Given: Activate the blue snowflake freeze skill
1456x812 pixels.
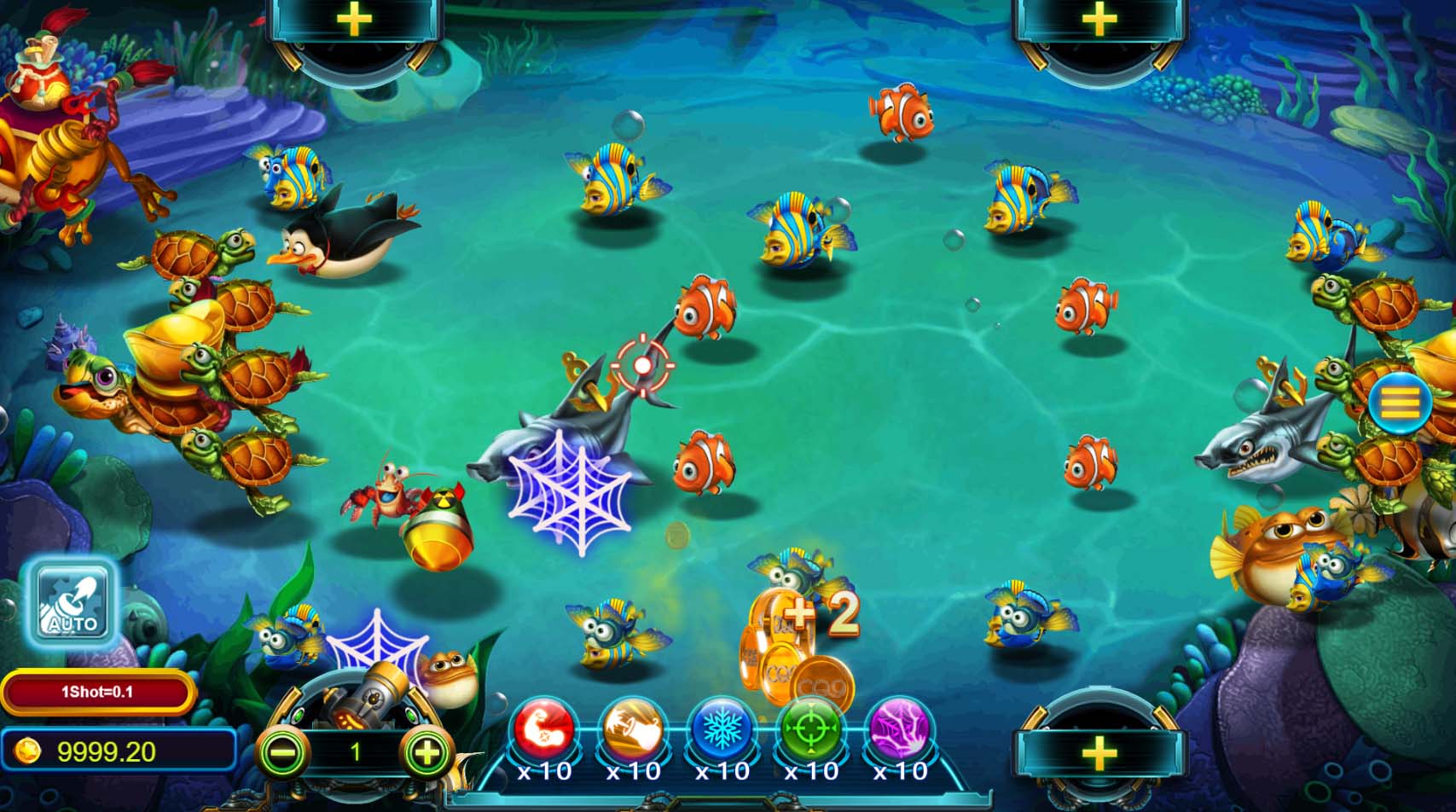Looking at the screenshot, I should [722, 730].
